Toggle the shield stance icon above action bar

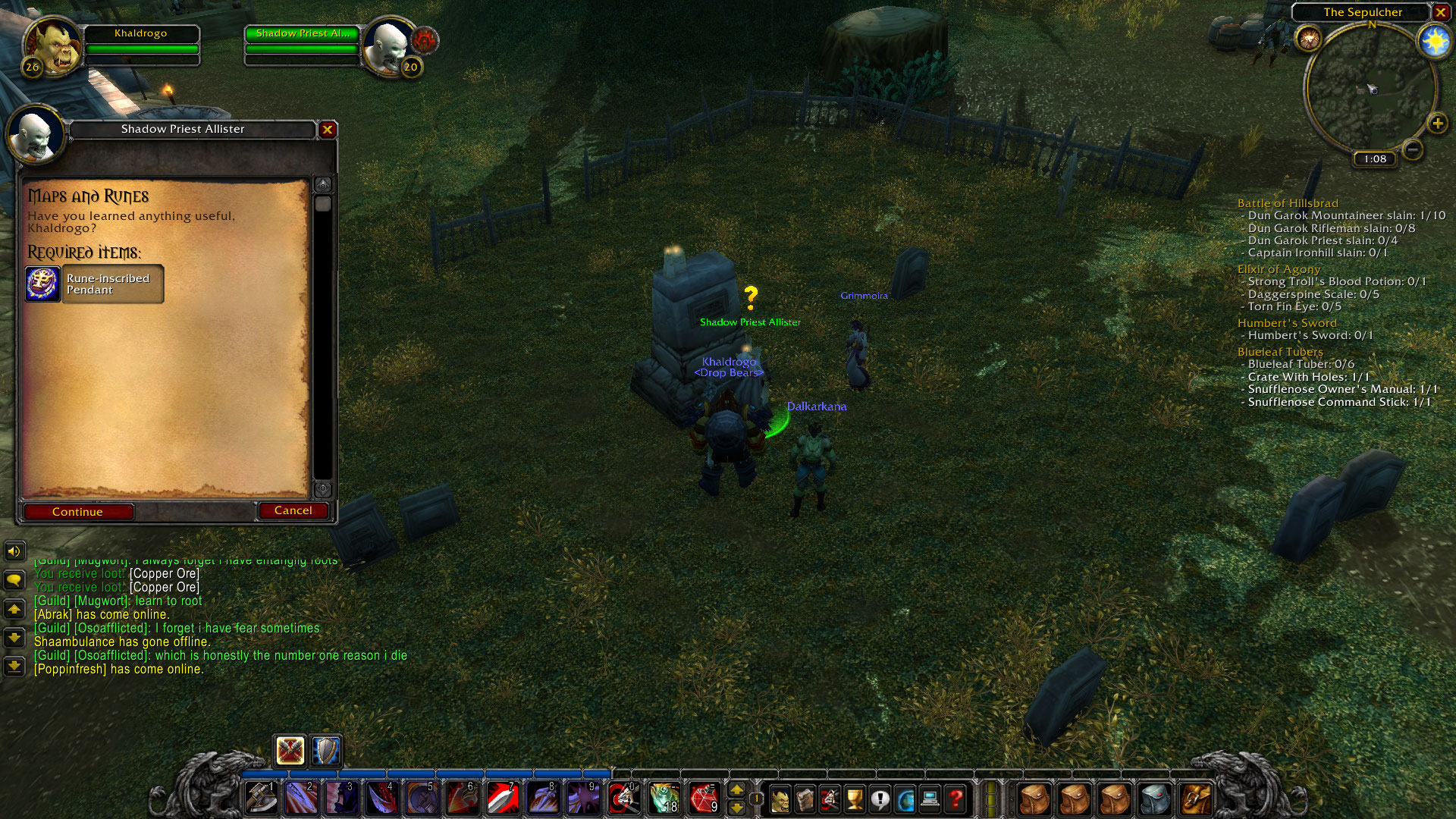tap(325, 752)
